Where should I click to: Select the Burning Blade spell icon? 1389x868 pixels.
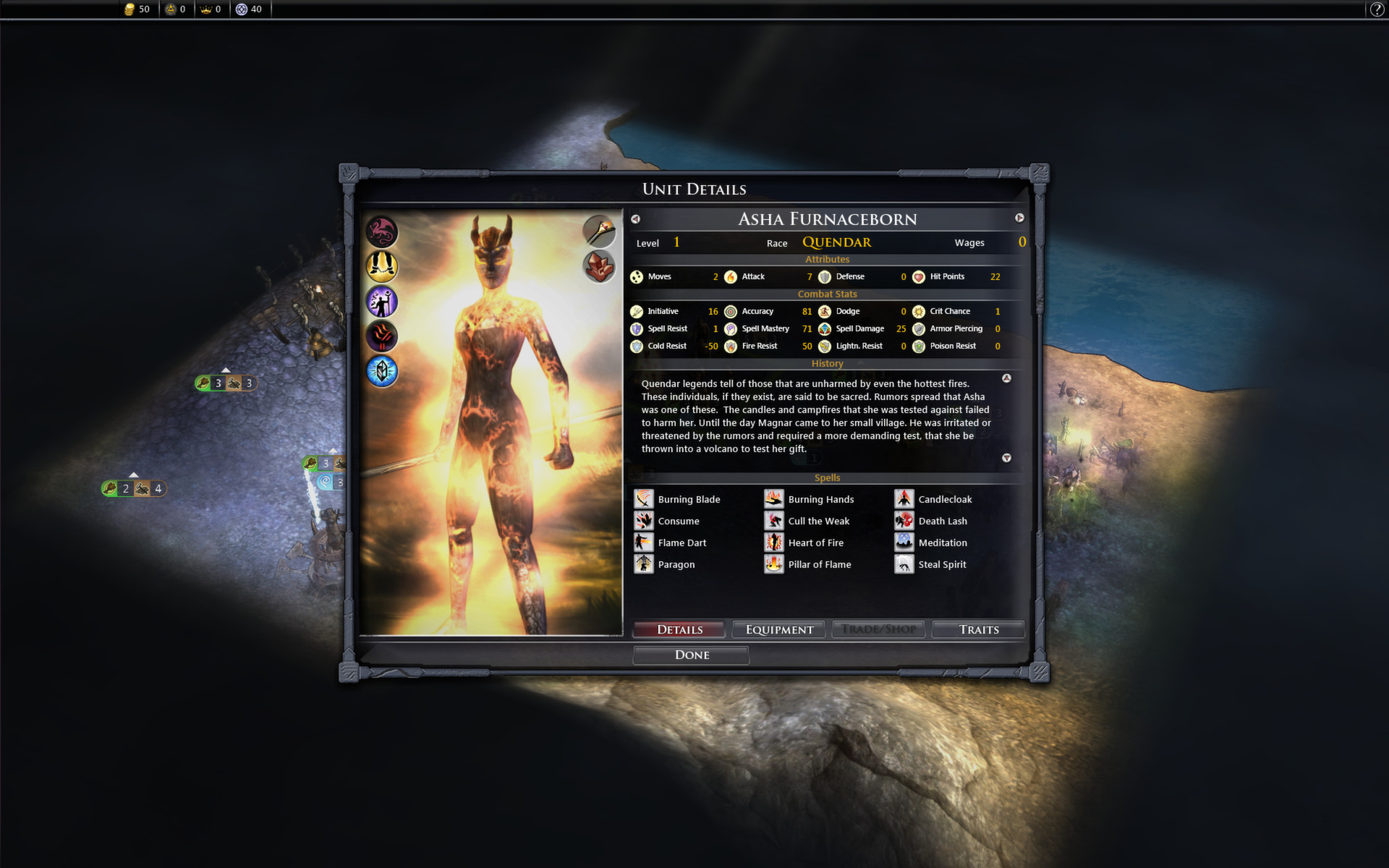coord(643,498)
